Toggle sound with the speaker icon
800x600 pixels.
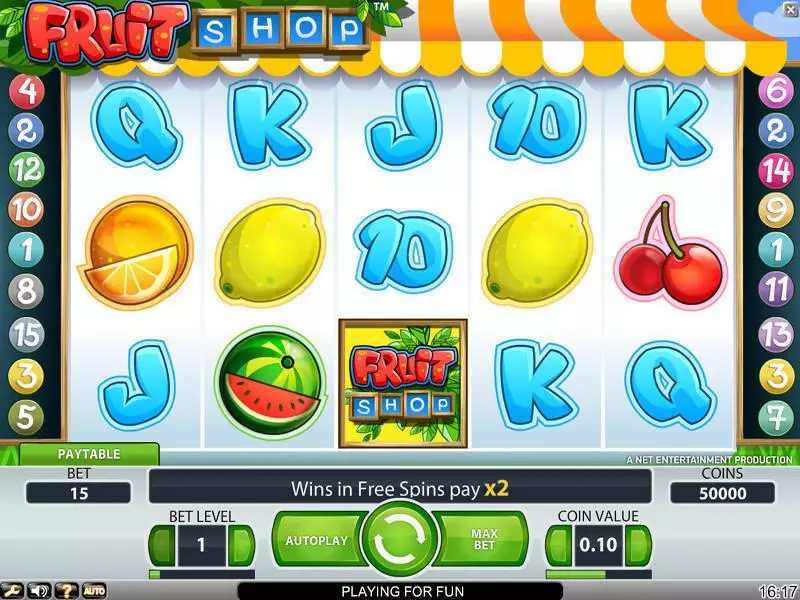click(40, 590)
